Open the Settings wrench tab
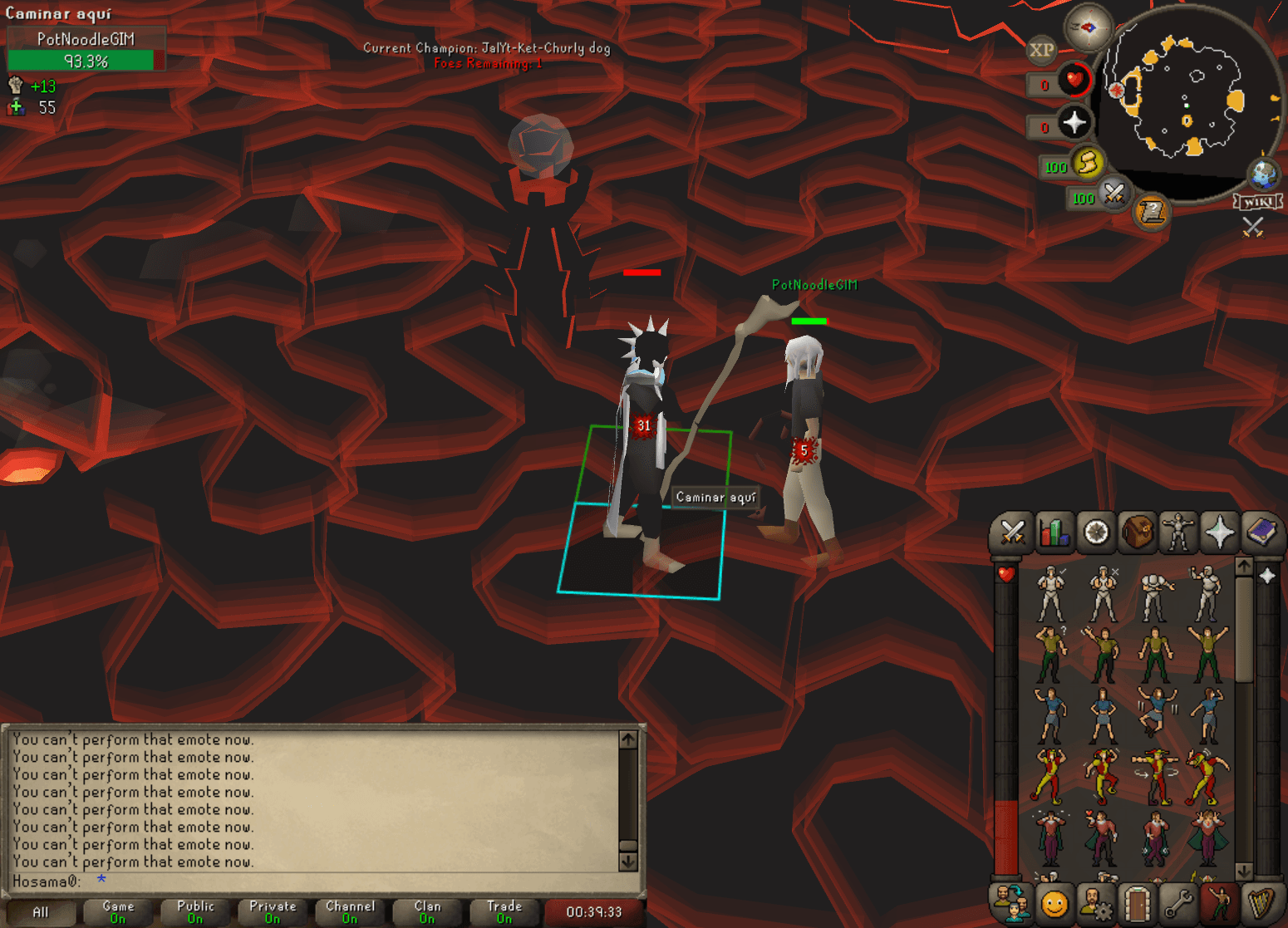The height and width of the screenshot is (928, 1288). pyautogui.click(x=1178, y=904)
